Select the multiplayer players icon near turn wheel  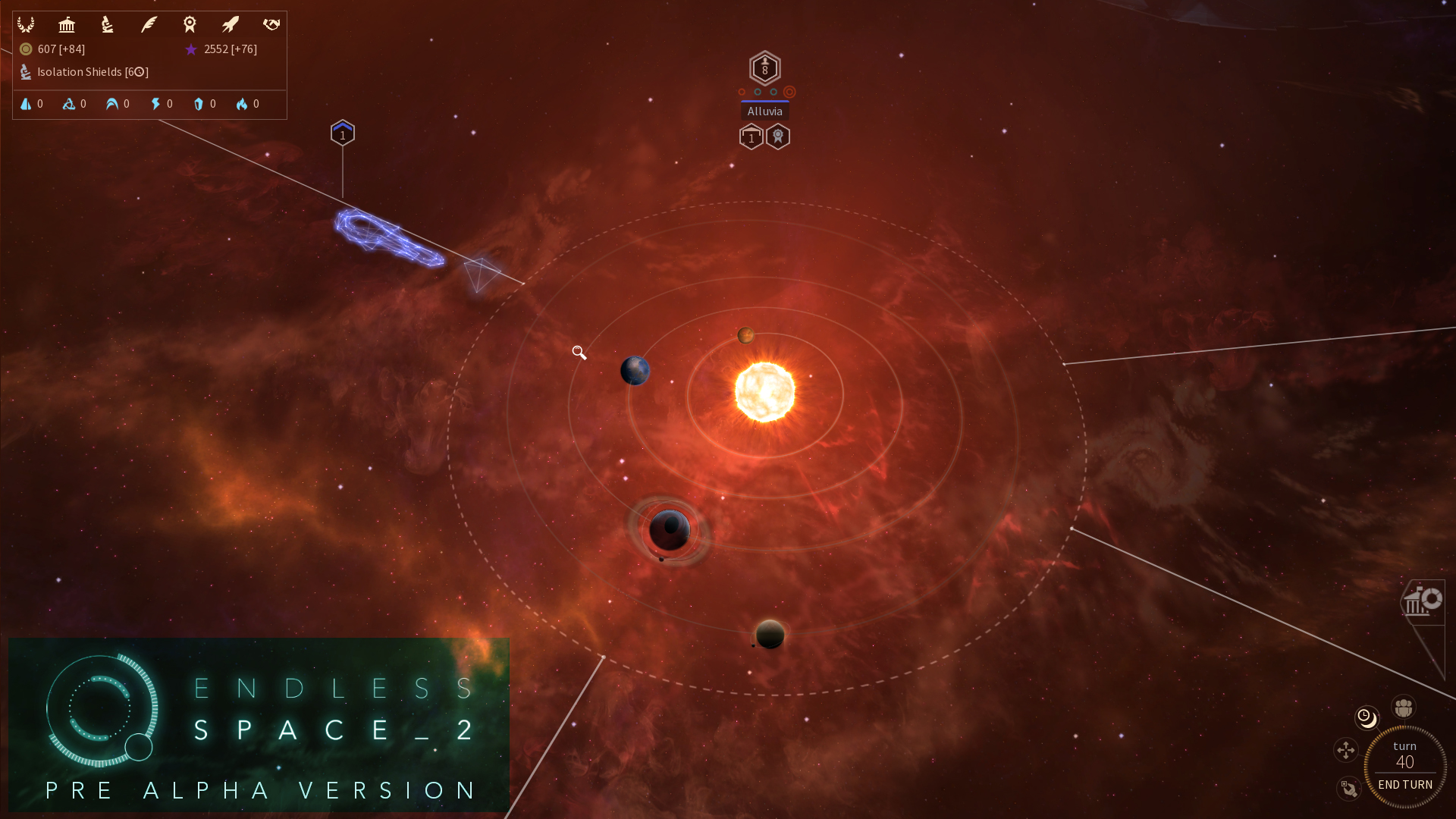pyautogui.click(x=1402, y=707)
